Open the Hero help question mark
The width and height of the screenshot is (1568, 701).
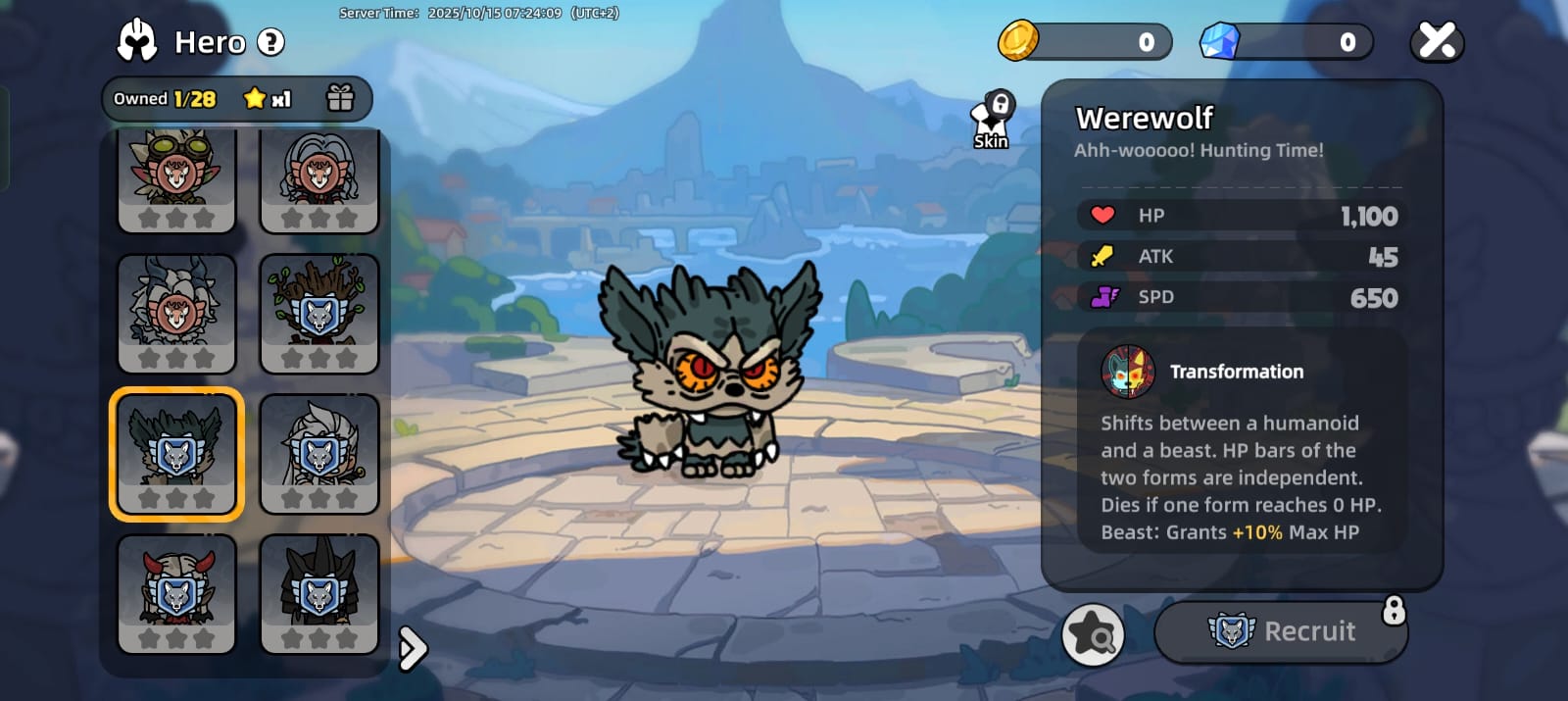[x=270, y=42]
